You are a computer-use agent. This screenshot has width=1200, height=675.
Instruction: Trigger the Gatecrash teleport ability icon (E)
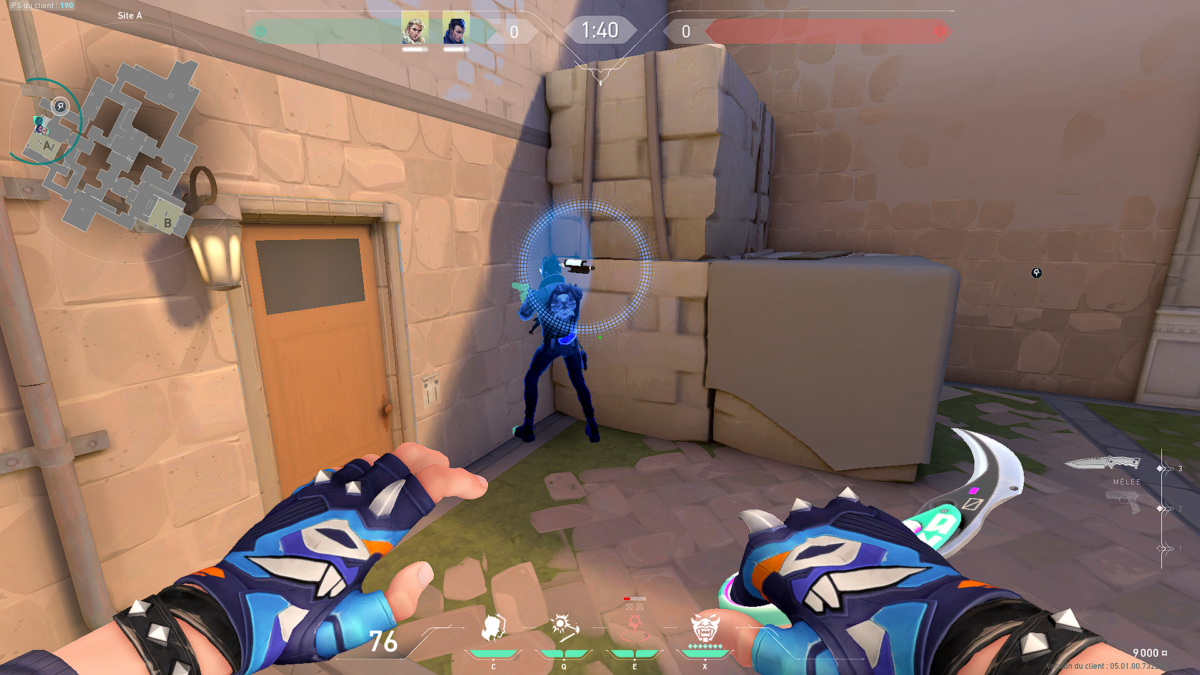click(x=634, y=628)
